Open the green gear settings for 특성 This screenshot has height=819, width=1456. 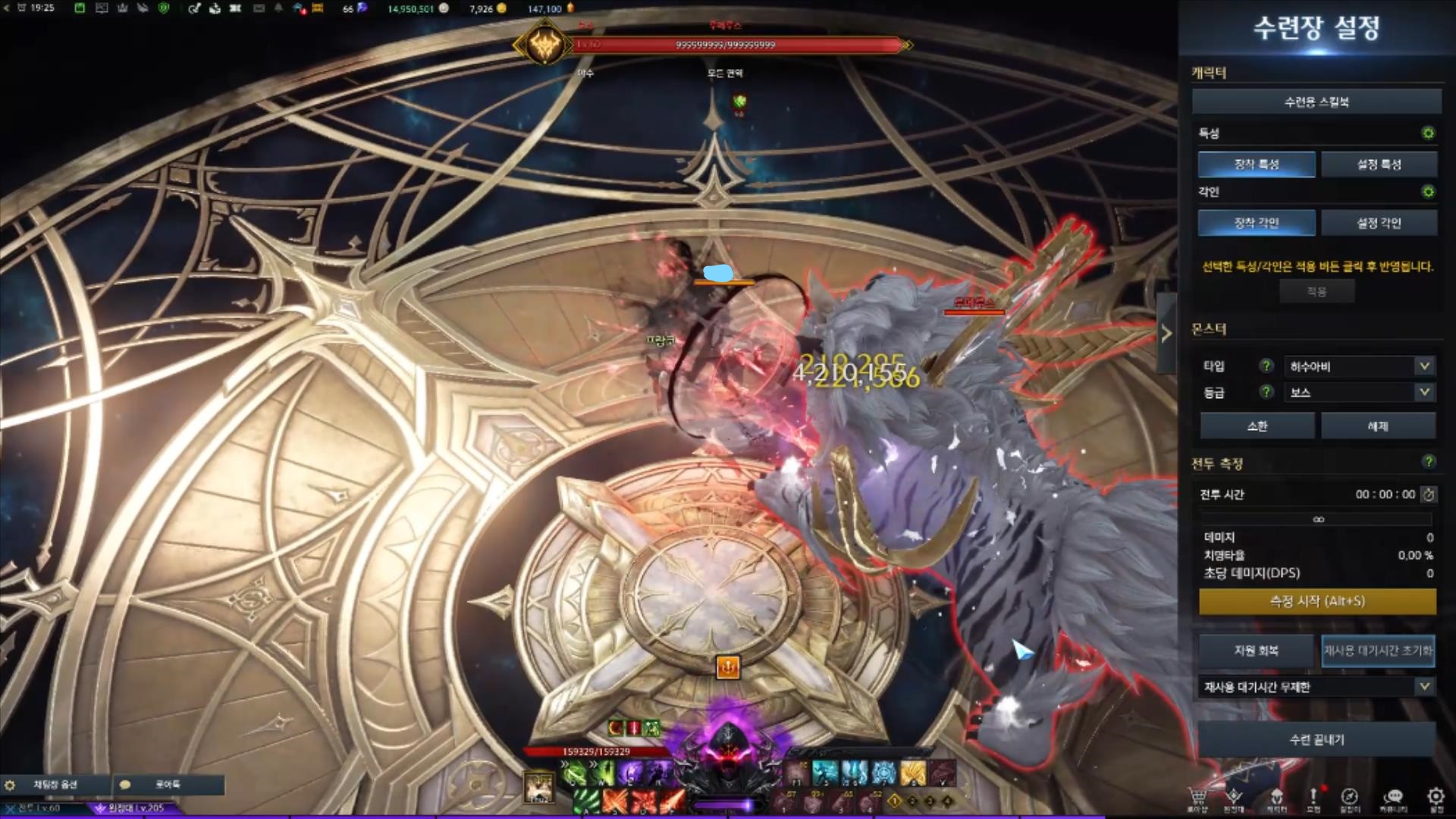pos(1428,133)
